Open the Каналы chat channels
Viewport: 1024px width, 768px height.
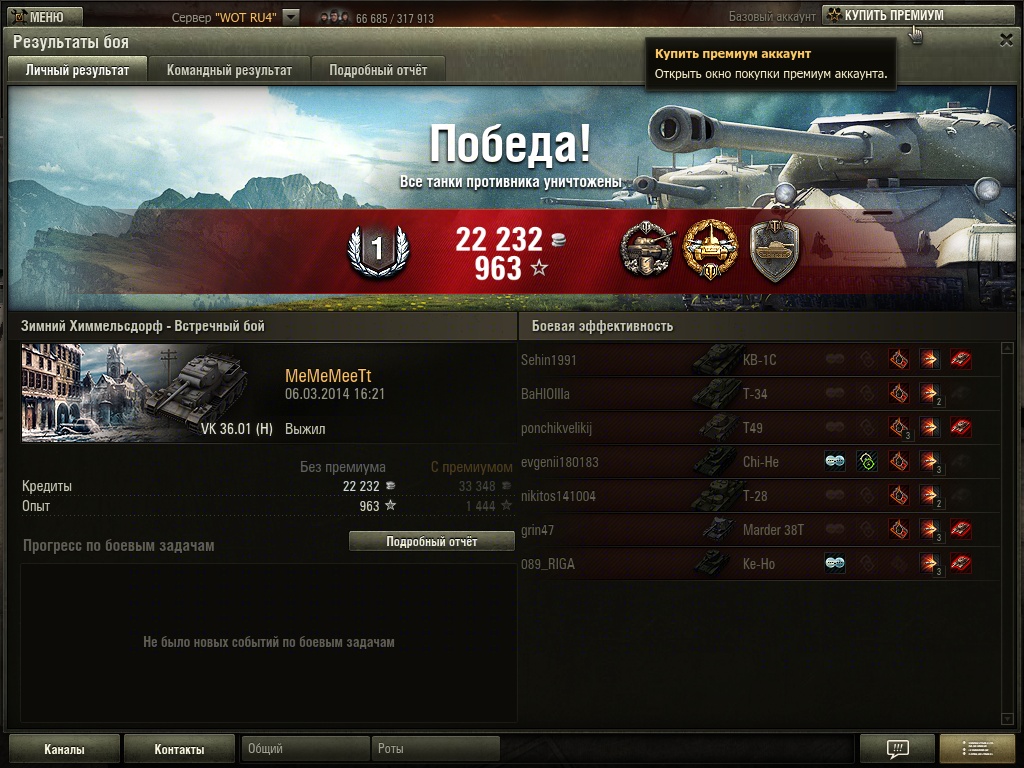coord(64,749)
